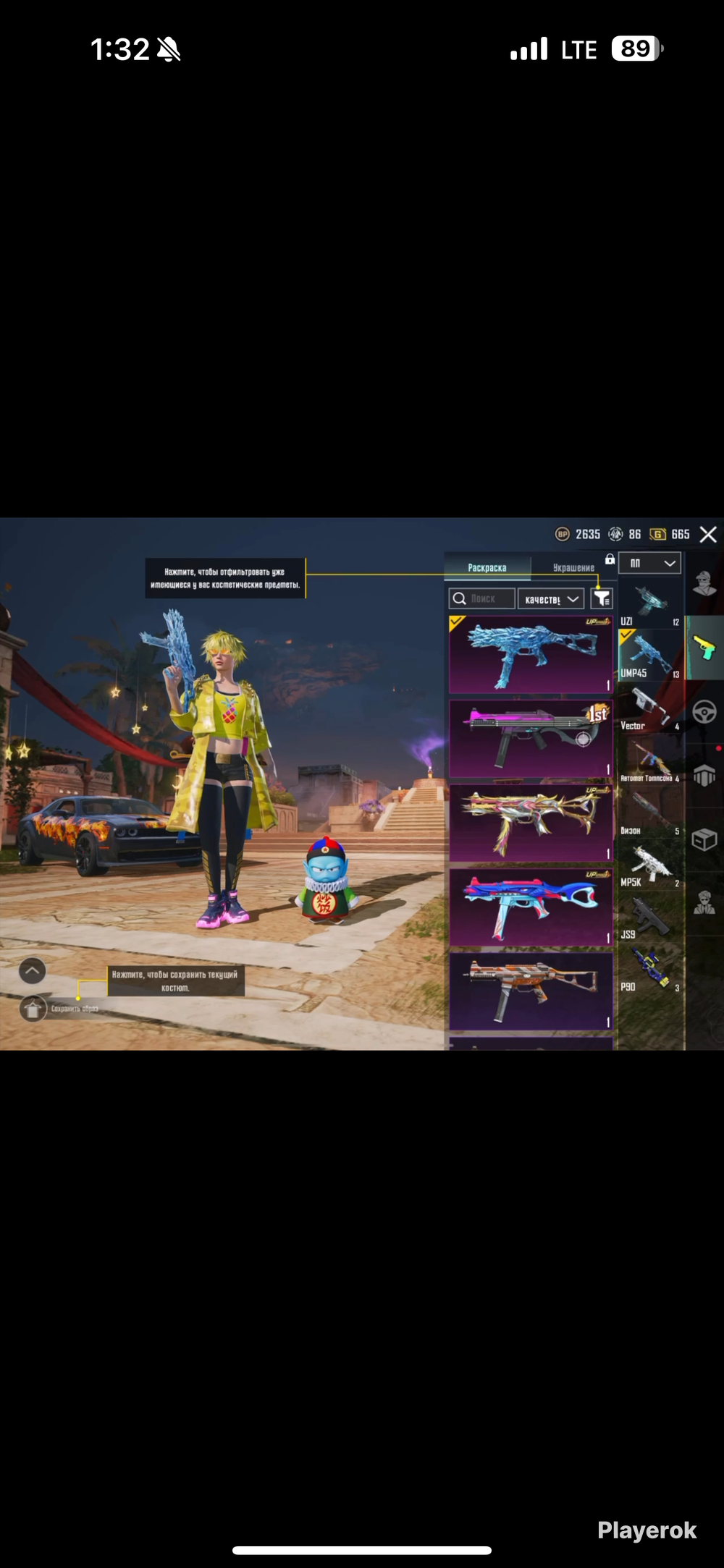This screenshot has height=1568, width=724.
Task: Select the blue ice crystal UMP45 skin
Action: point(531,655)
